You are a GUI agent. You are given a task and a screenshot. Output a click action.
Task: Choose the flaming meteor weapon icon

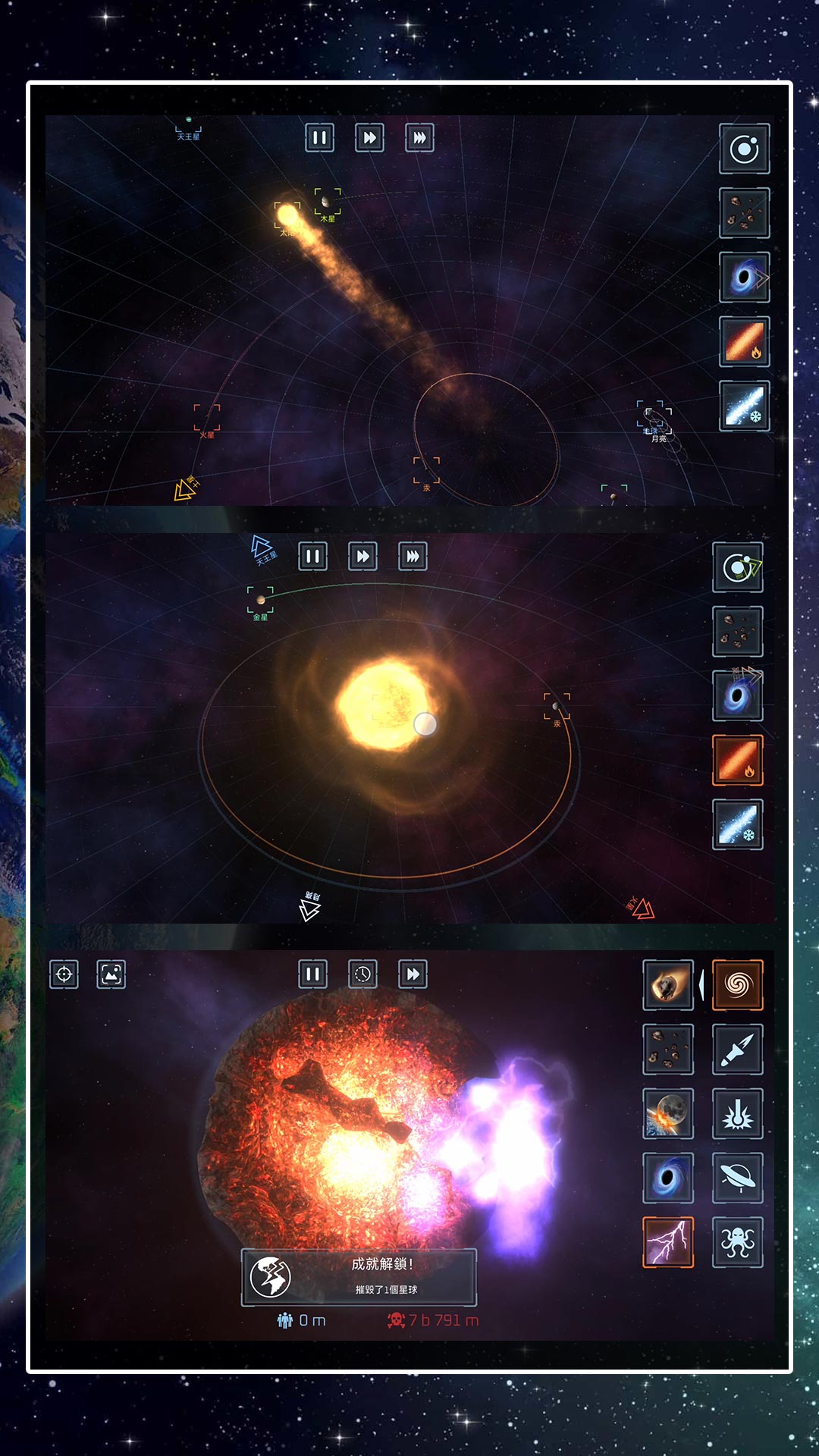click(x=668, y=985)
